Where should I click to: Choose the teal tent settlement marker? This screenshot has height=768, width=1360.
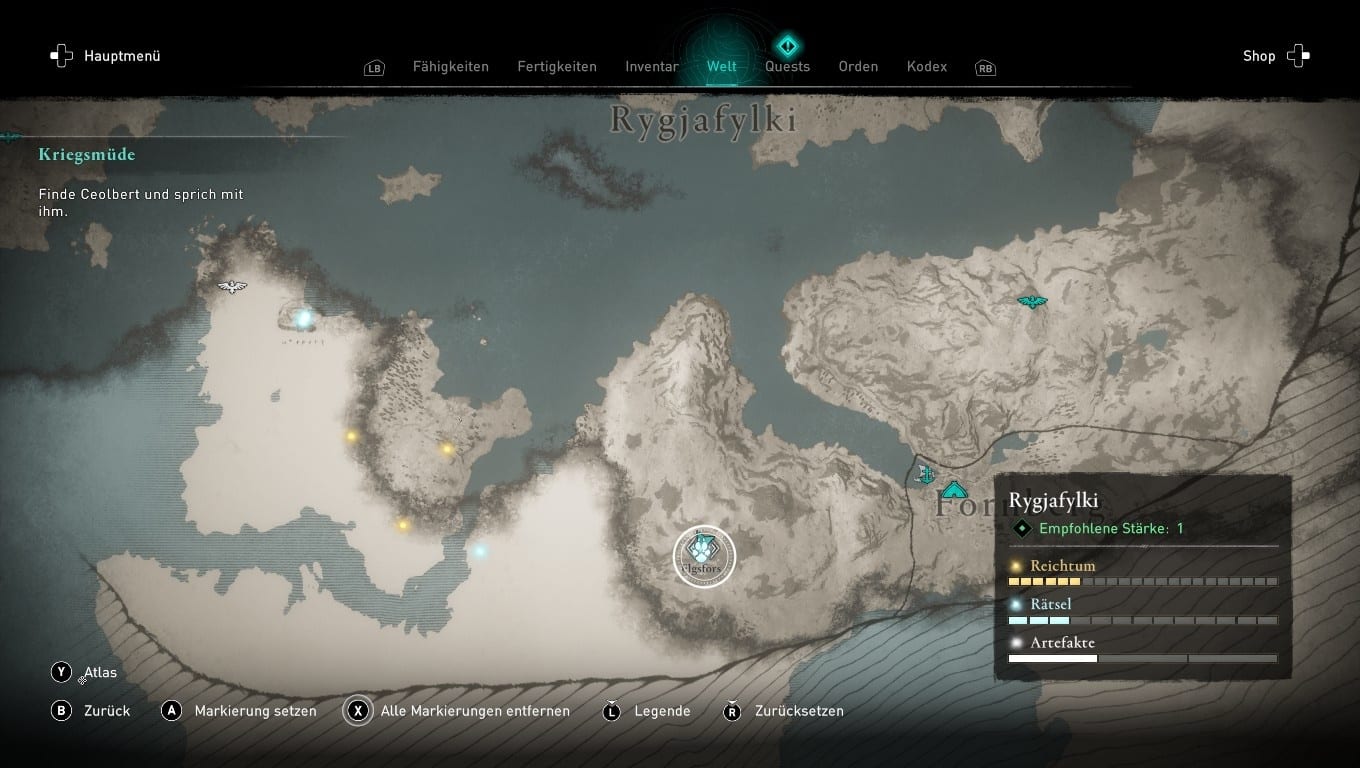click(954, 490)
